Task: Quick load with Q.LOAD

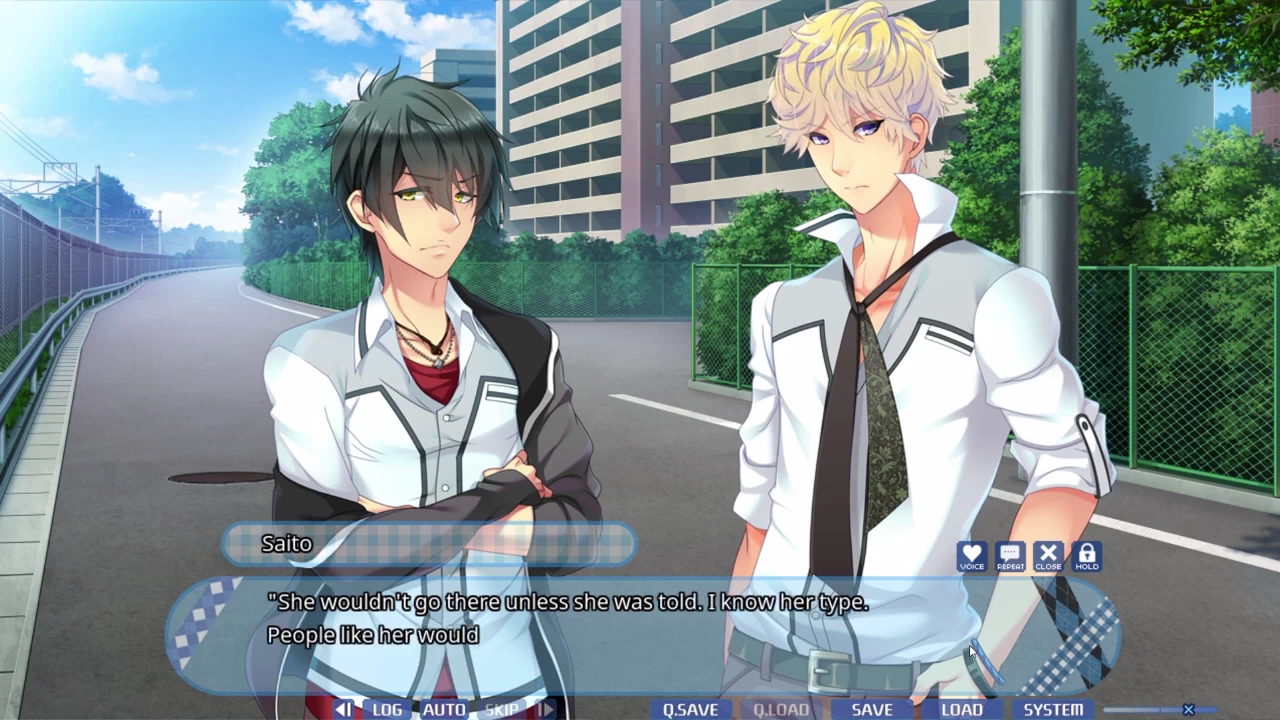Action: [781, 709]
